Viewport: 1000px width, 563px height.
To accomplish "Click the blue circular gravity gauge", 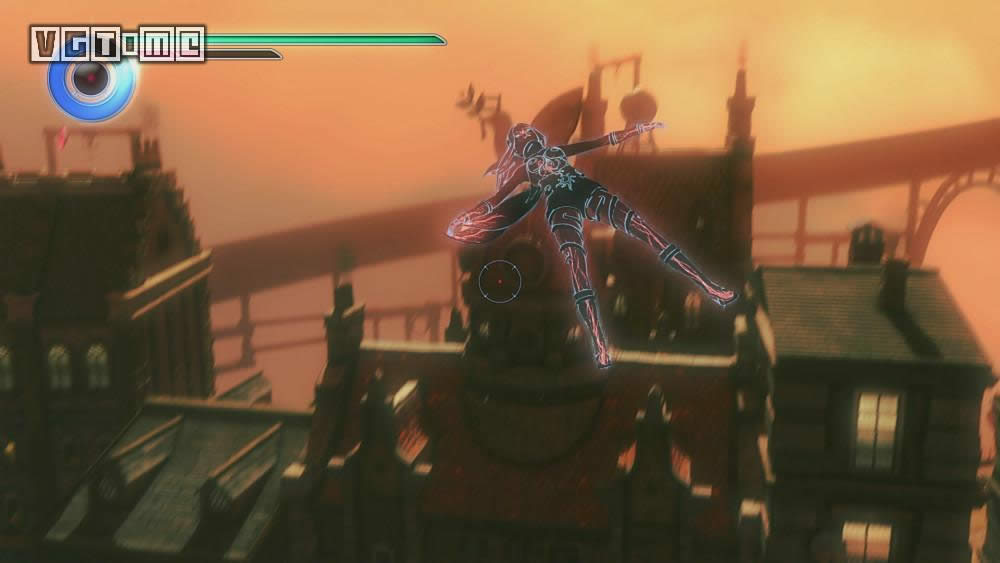I will pyautogui.click(x=91, y=84).
